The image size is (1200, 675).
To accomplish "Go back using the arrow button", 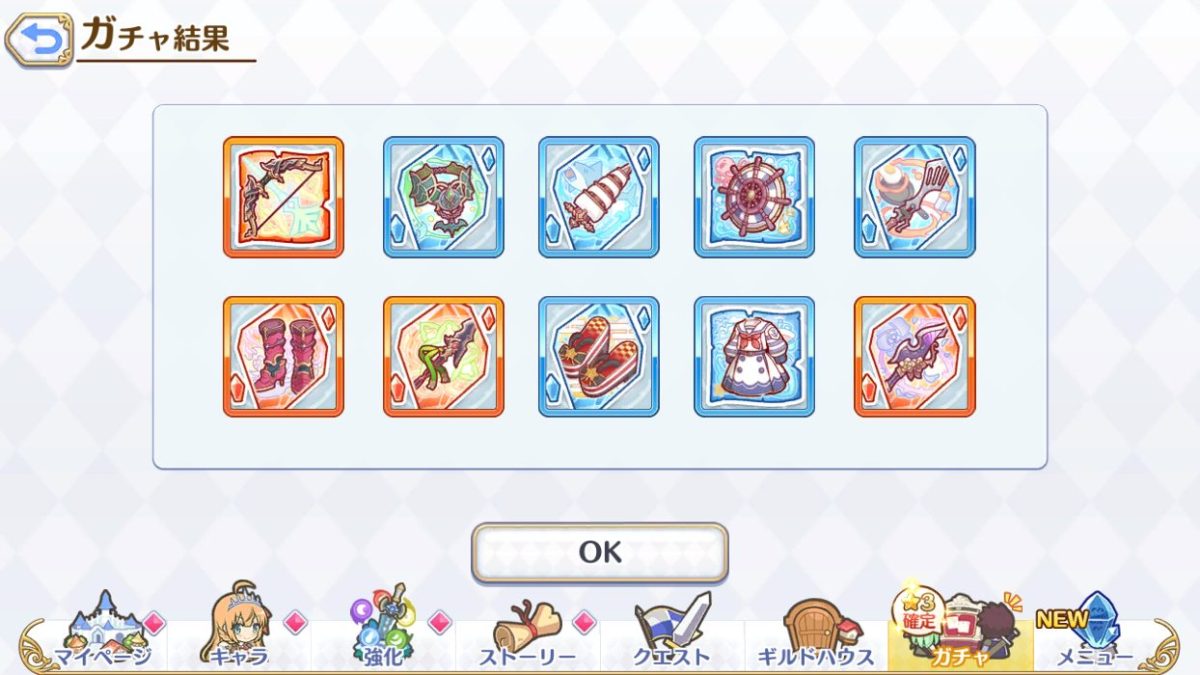I will point(39,39).
